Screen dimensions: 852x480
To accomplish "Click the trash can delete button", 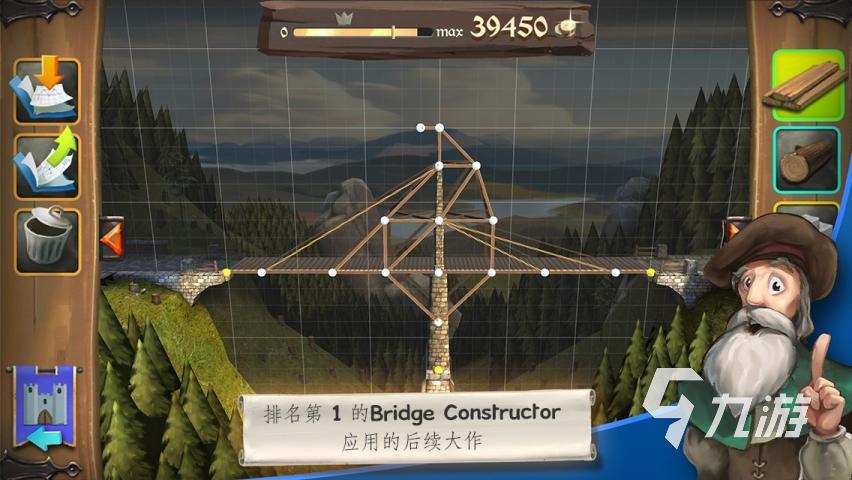I will (46, 239).
